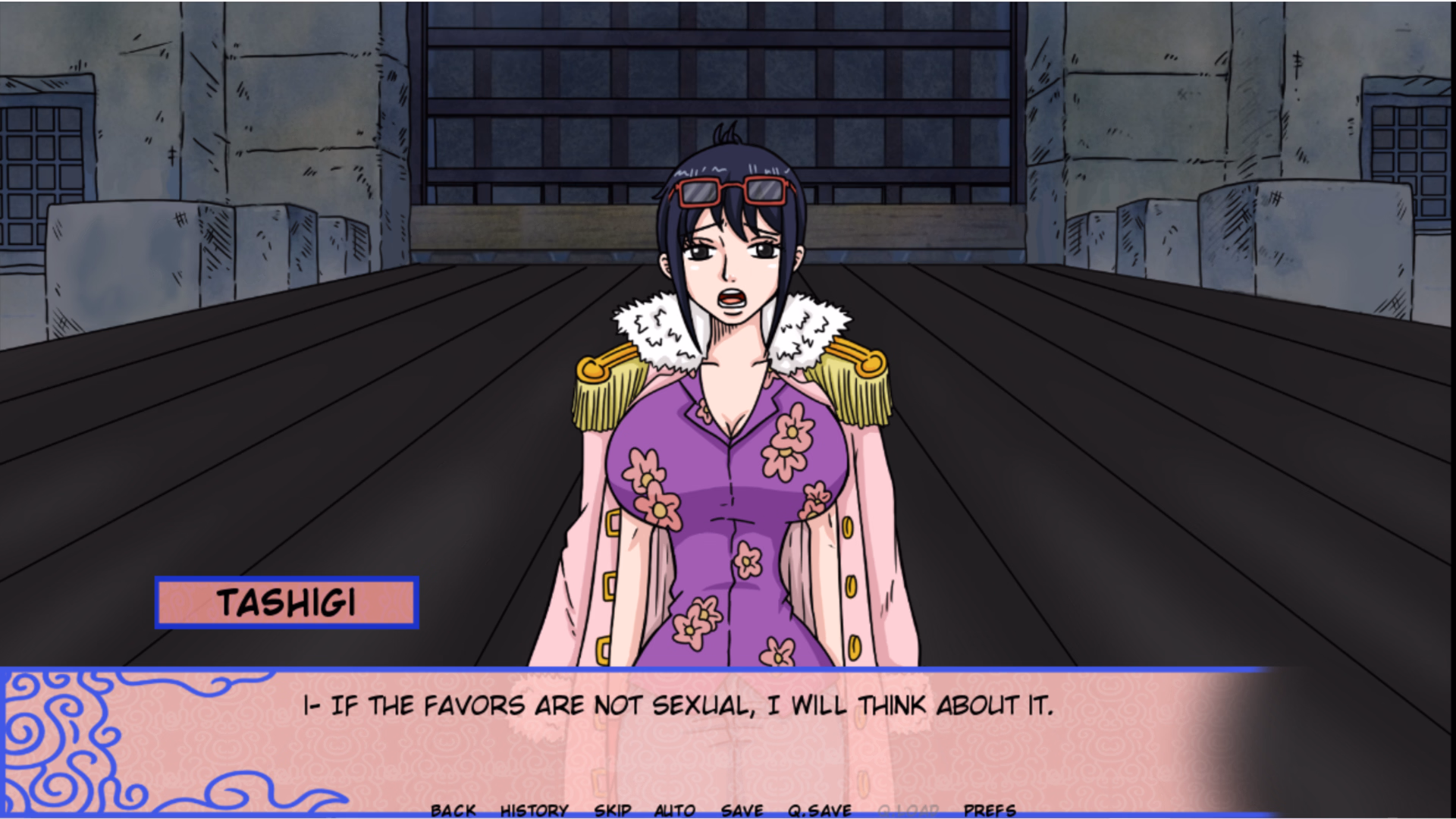
Task: Click BACK to rewind the dialogue
Action: [x=453, y=809]
